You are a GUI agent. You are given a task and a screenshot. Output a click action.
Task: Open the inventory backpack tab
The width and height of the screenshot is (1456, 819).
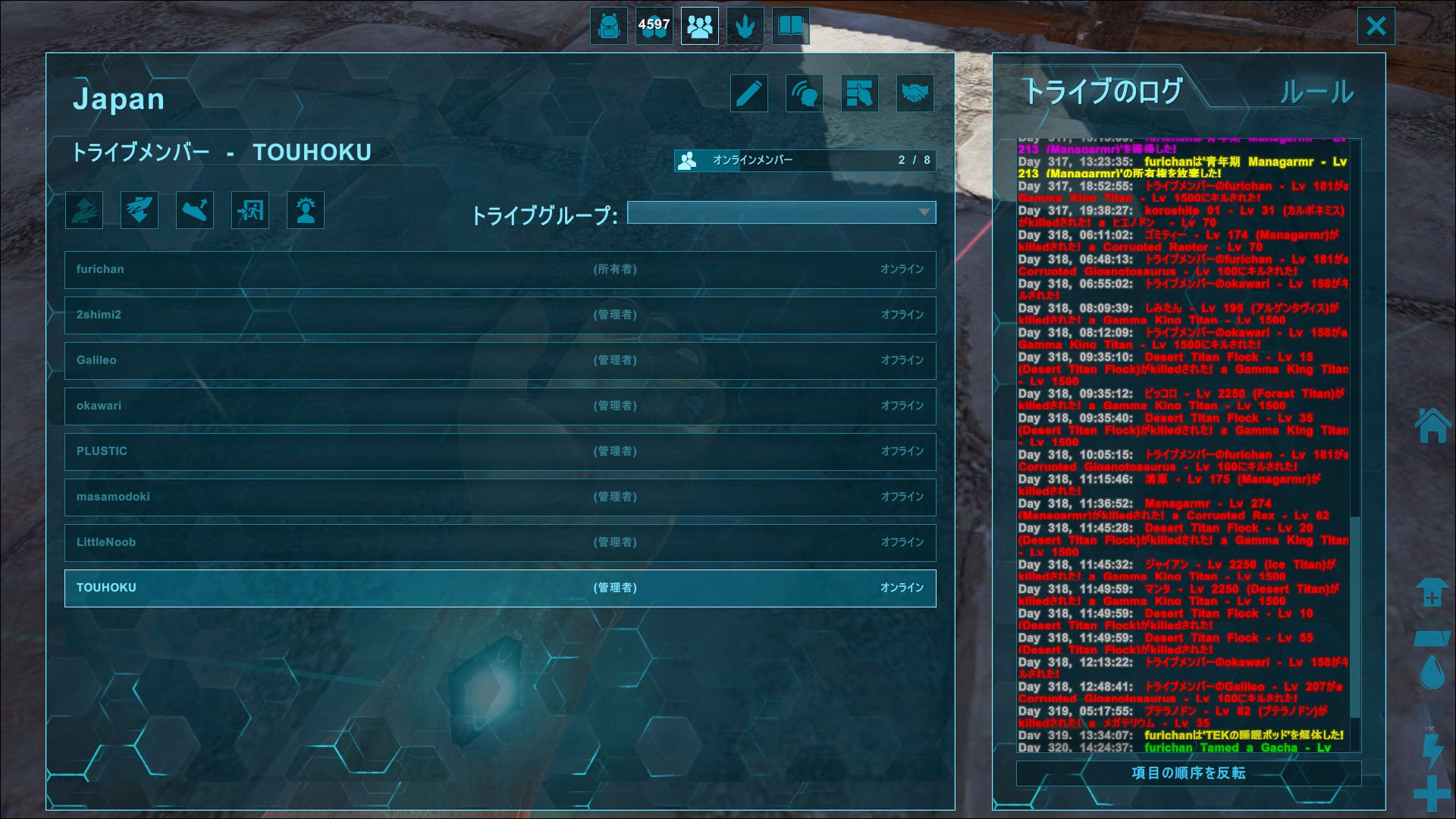(x=608, y=27)
